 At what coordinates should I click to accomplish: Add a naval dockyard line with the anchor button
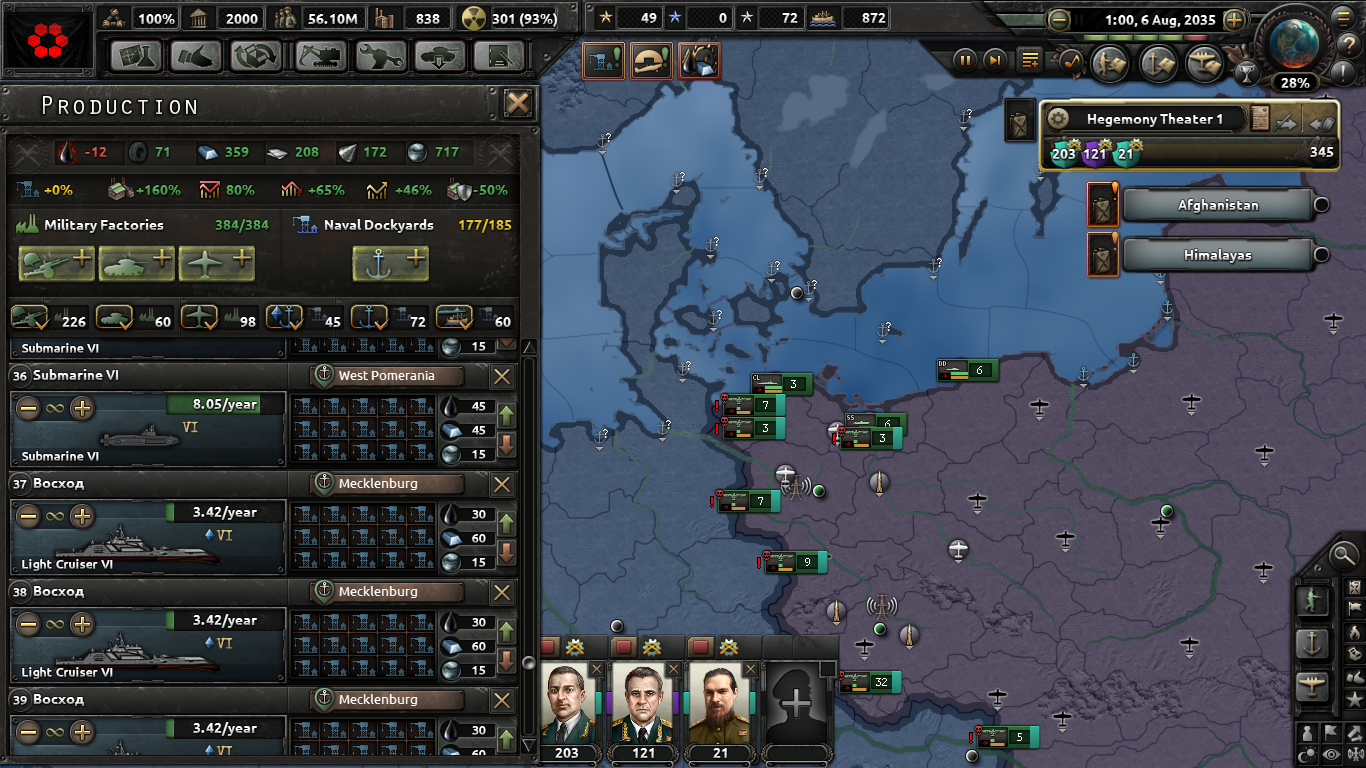(x=390, y=263)
